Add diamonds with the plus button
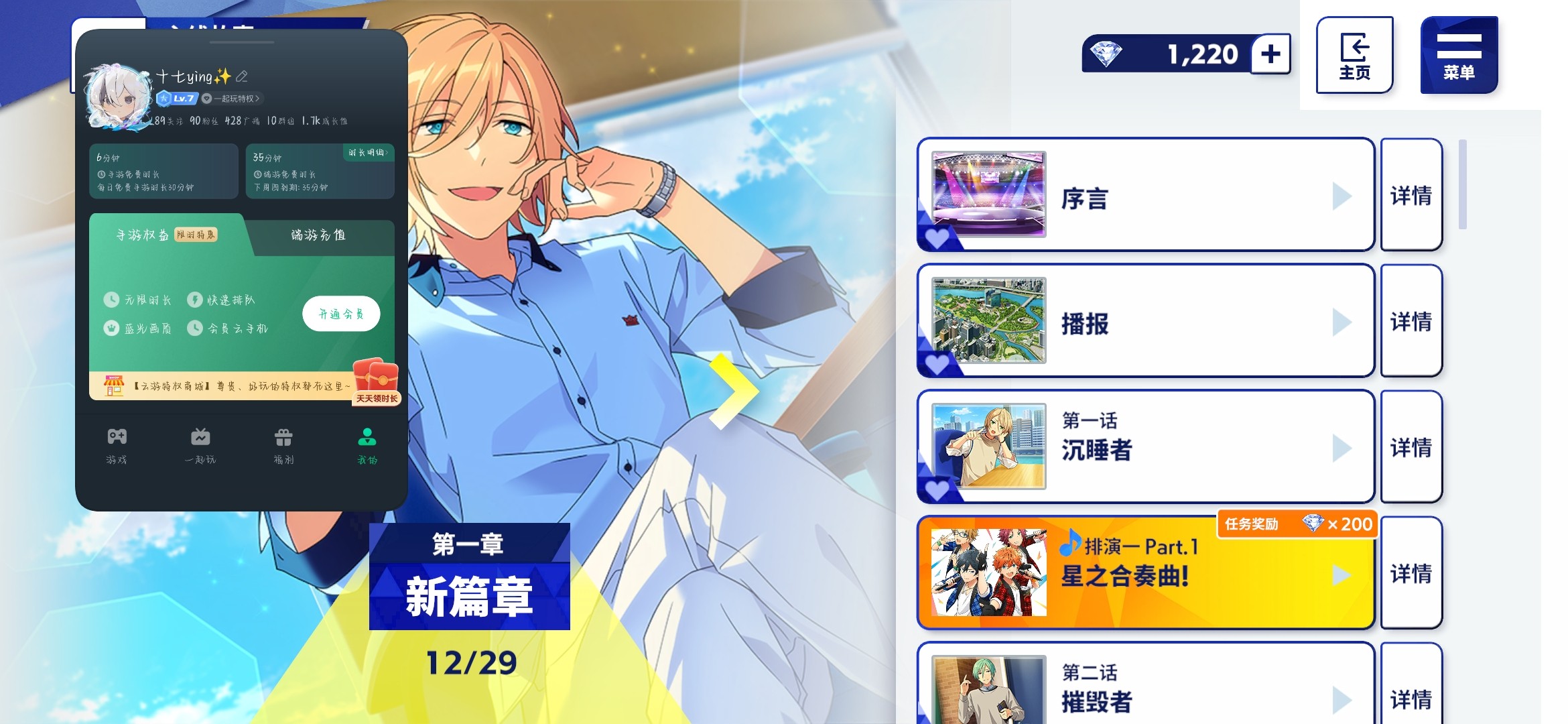 (1270, 54)
